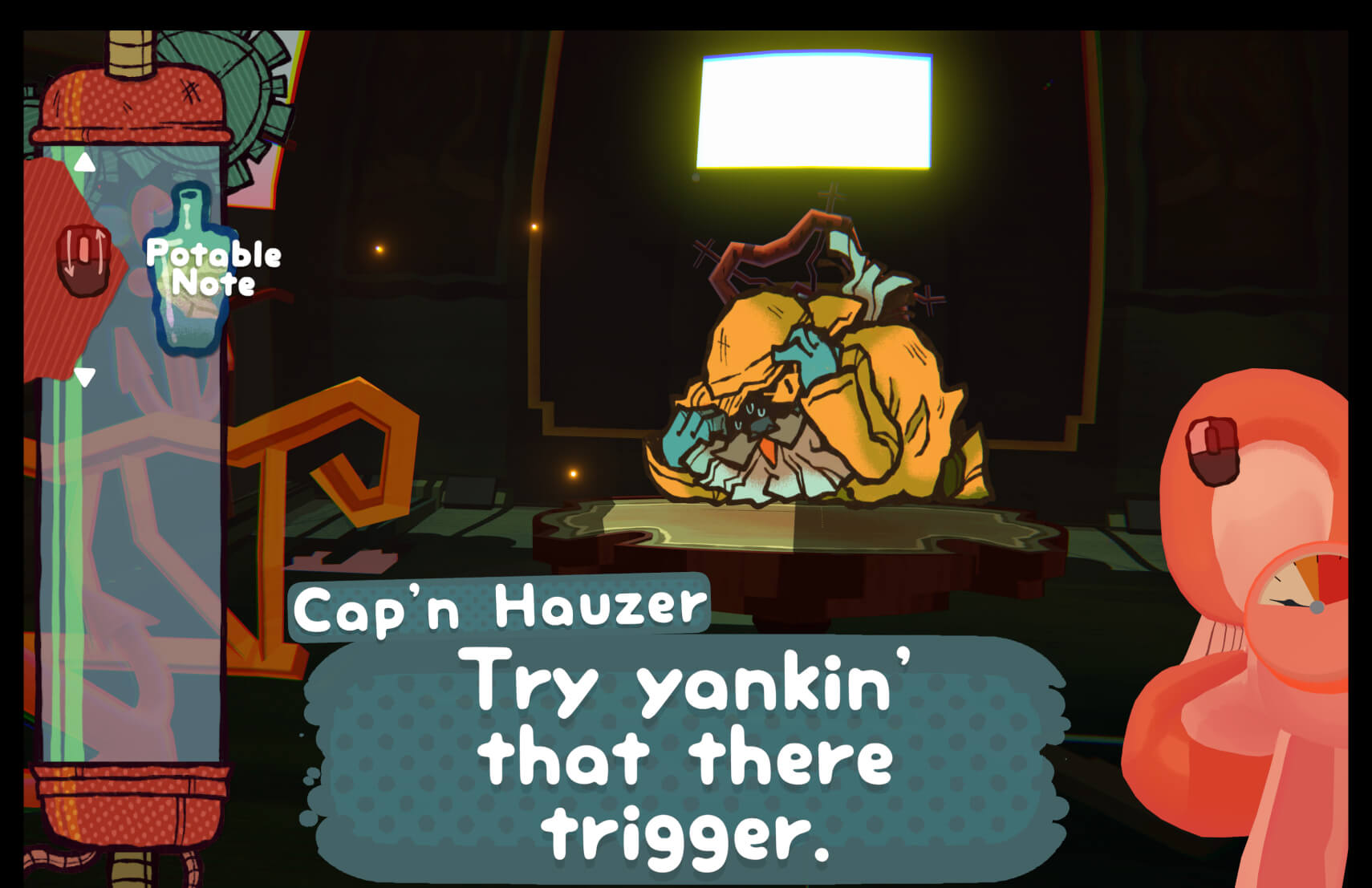Click the inventory's white up arrow

click(85, 164)
